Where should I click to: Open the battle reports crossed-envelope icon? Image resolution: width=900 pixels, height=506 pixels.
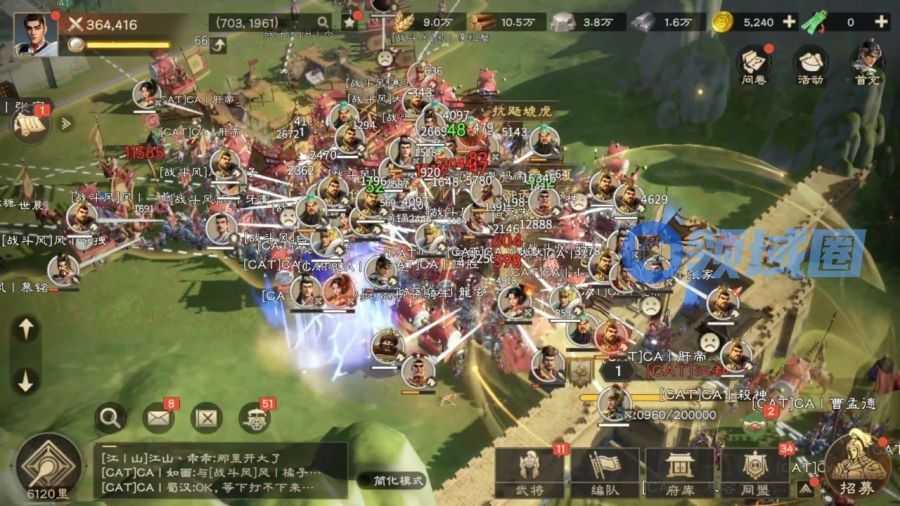pos(207,417)
